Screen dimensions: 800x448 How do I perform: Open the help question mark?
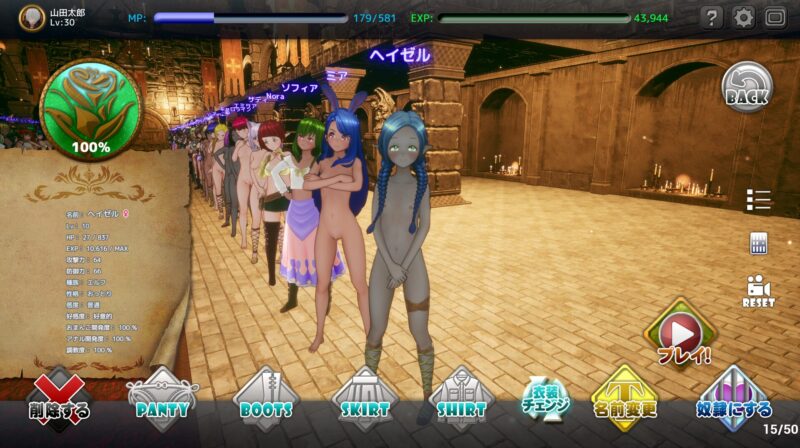(711, 17)
